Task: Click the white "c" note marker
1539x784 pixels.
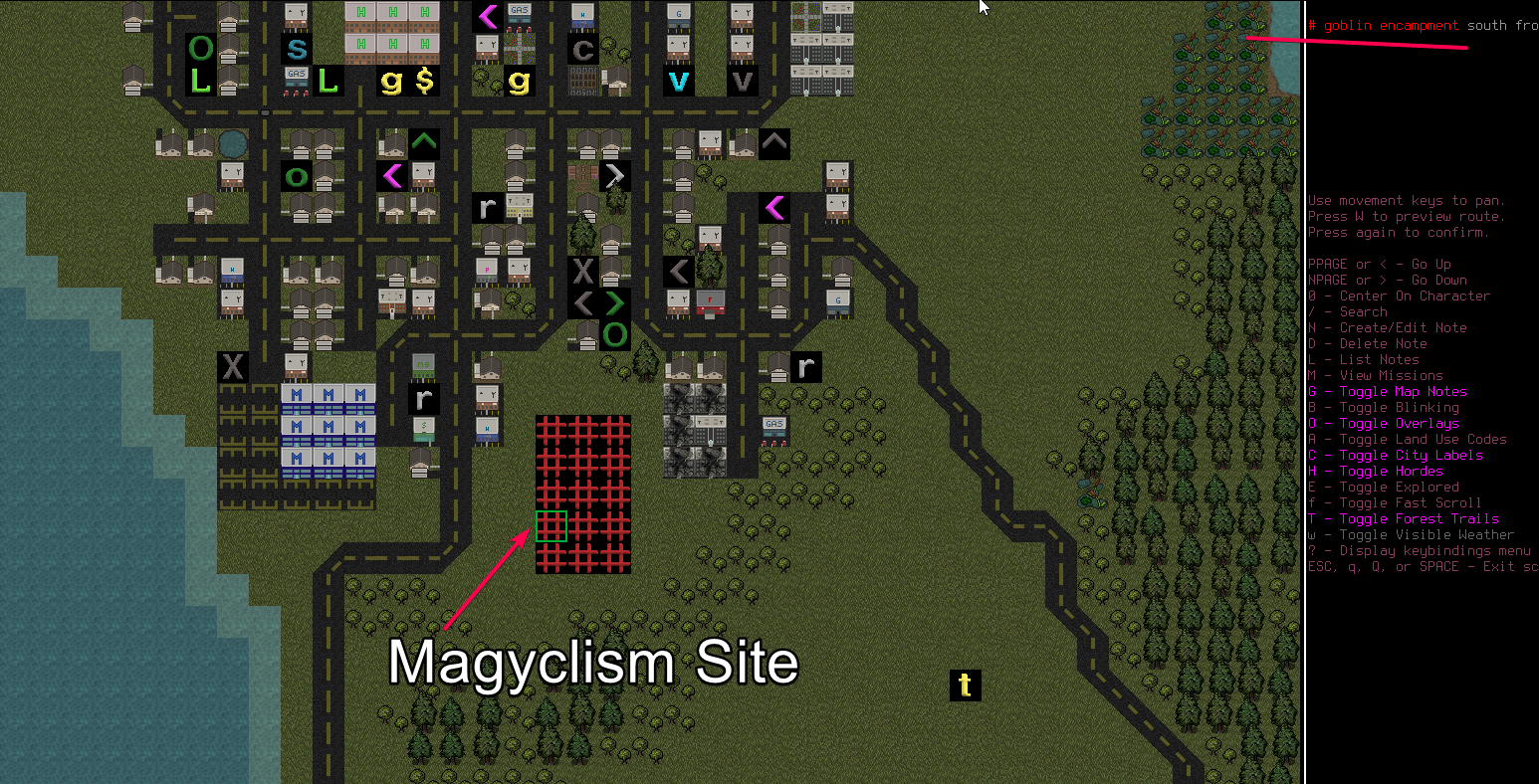Action: click(582, 49)
